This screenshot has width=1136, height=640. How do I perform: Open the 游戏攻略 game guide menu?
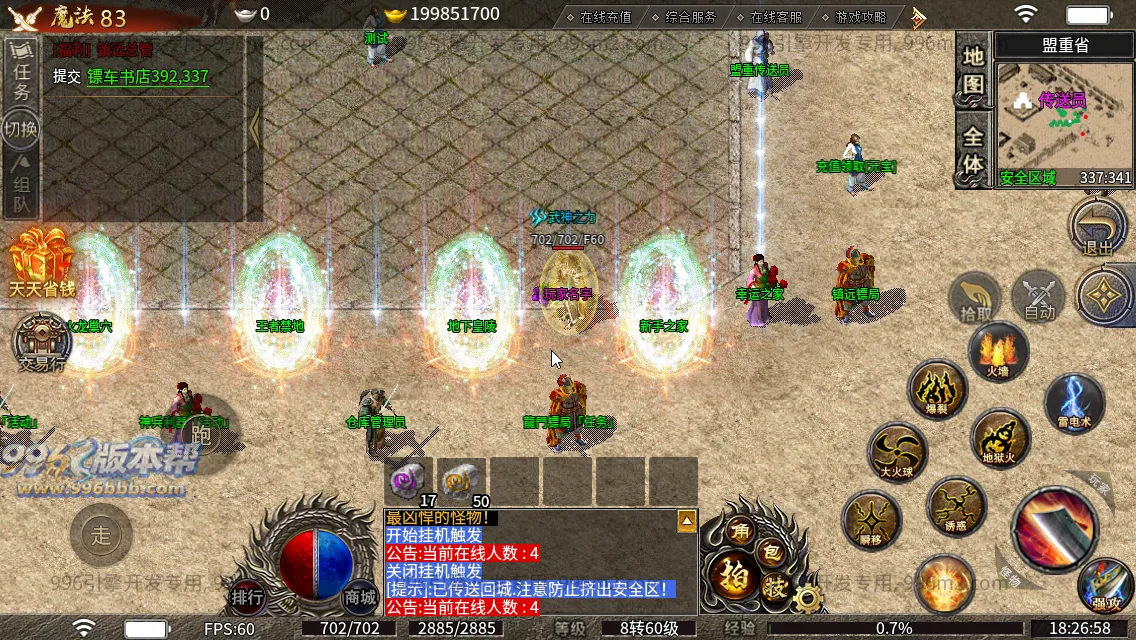coord(859,17)
